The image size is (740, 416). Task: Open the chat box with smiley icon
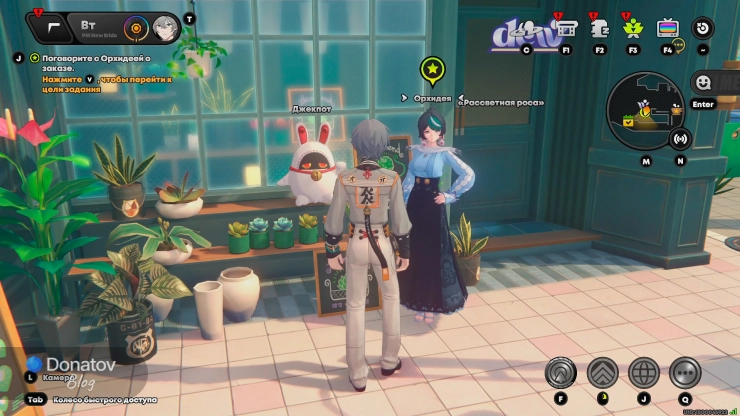coord(704,83)
